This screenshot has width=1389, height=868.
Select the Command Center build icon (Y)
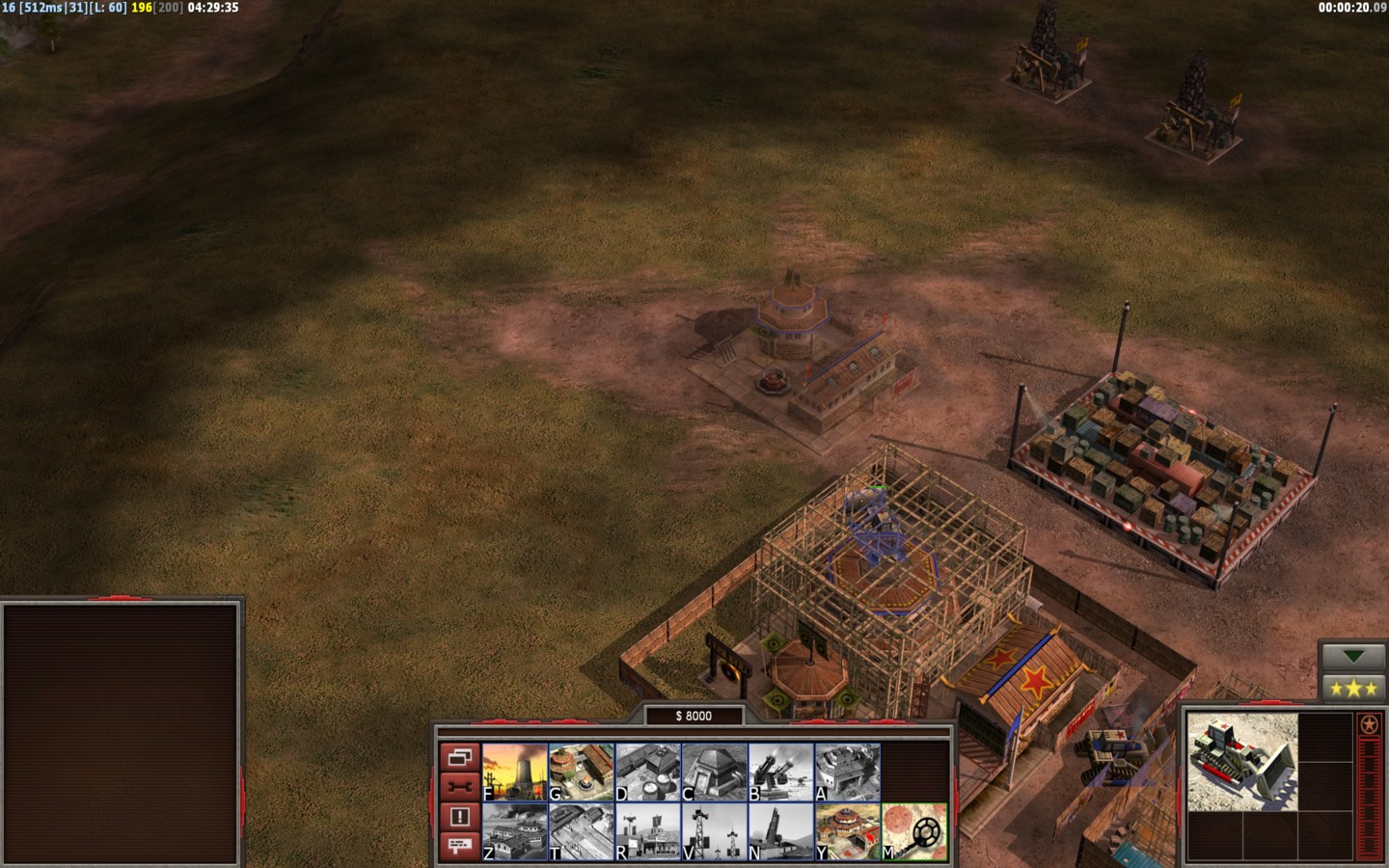[x=848, y=831]
